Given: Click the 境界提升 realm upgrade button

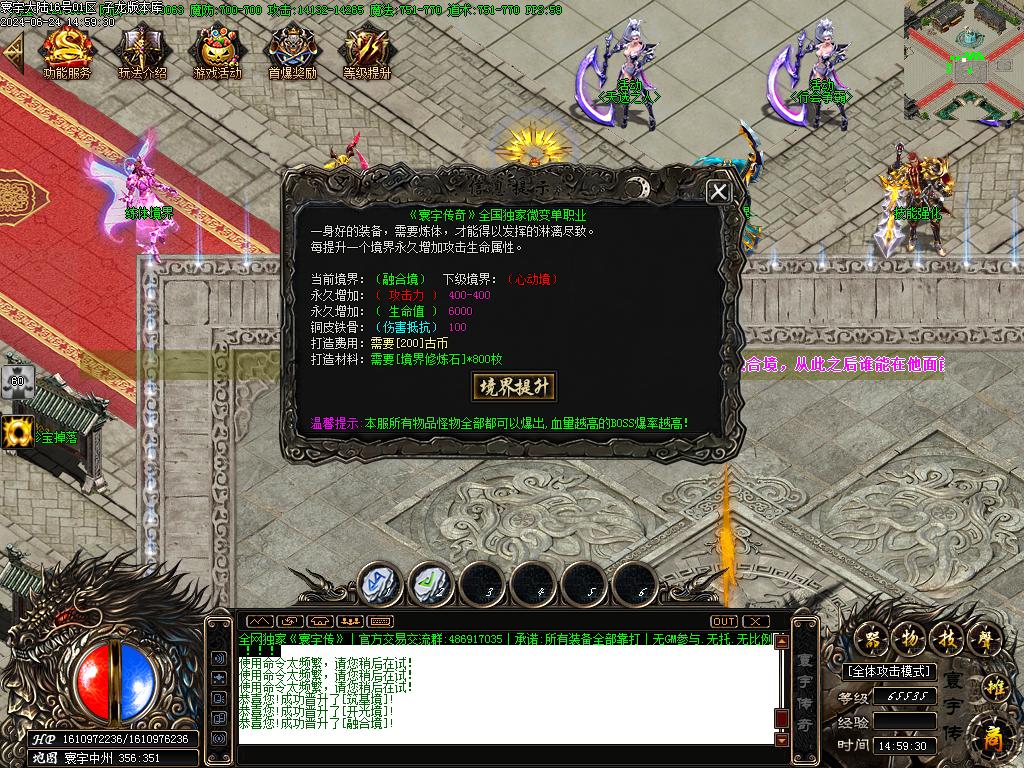Looking at the screenshot, I should 513,386.
